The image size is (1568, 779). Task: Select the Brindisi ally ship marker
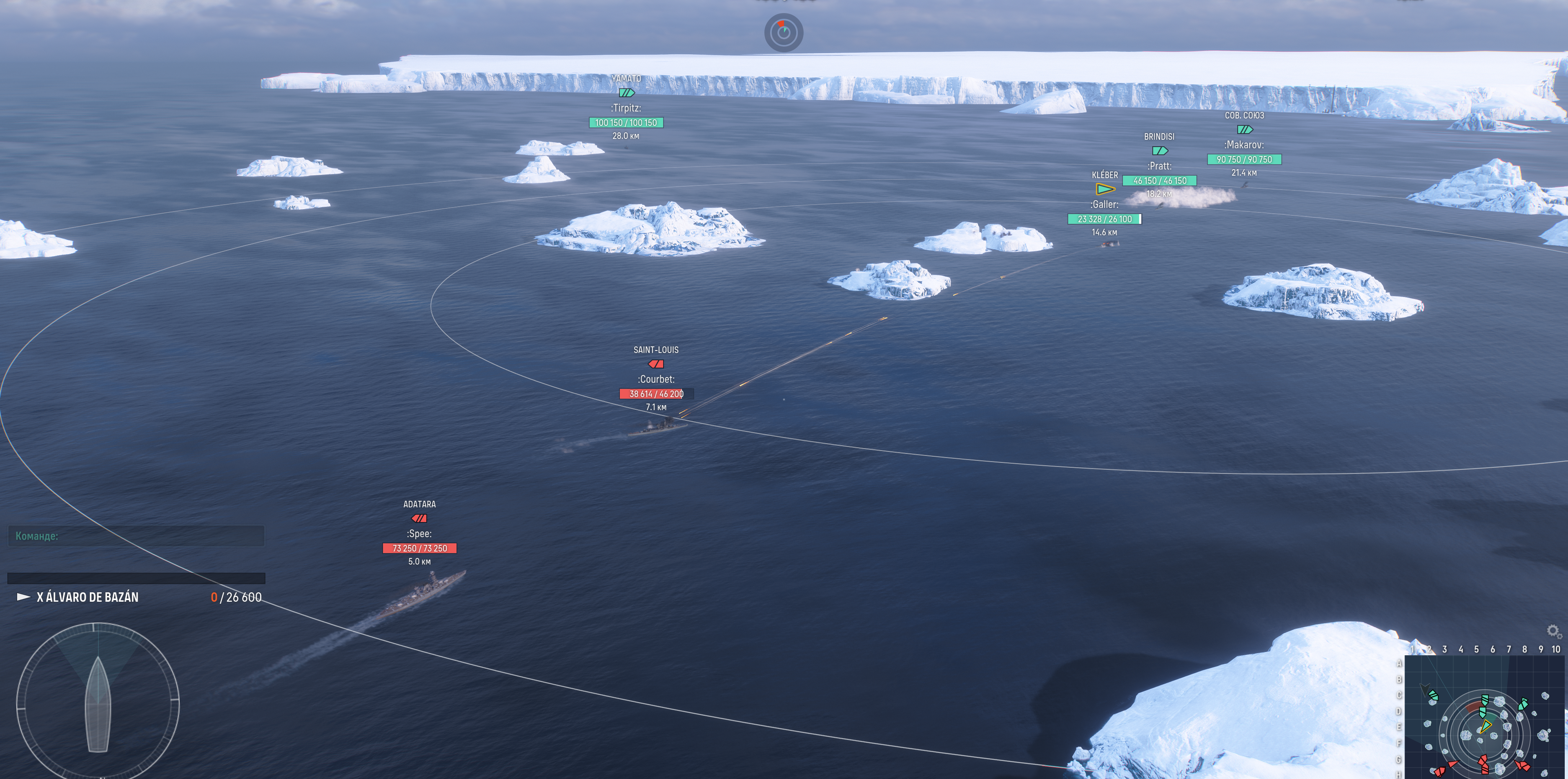1160,151
